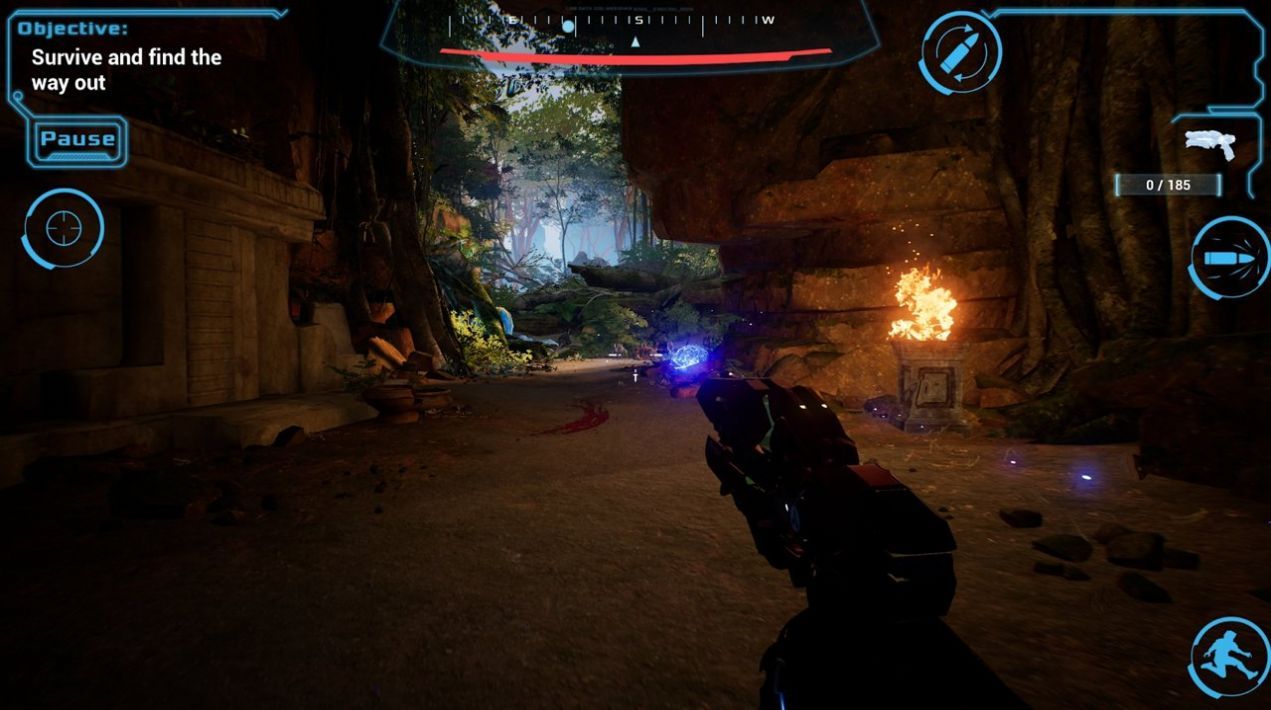Screen dimensions: 1271x710
Task: Reload the weapon with the bullet-arrows icon
Action: pos(960,53)
